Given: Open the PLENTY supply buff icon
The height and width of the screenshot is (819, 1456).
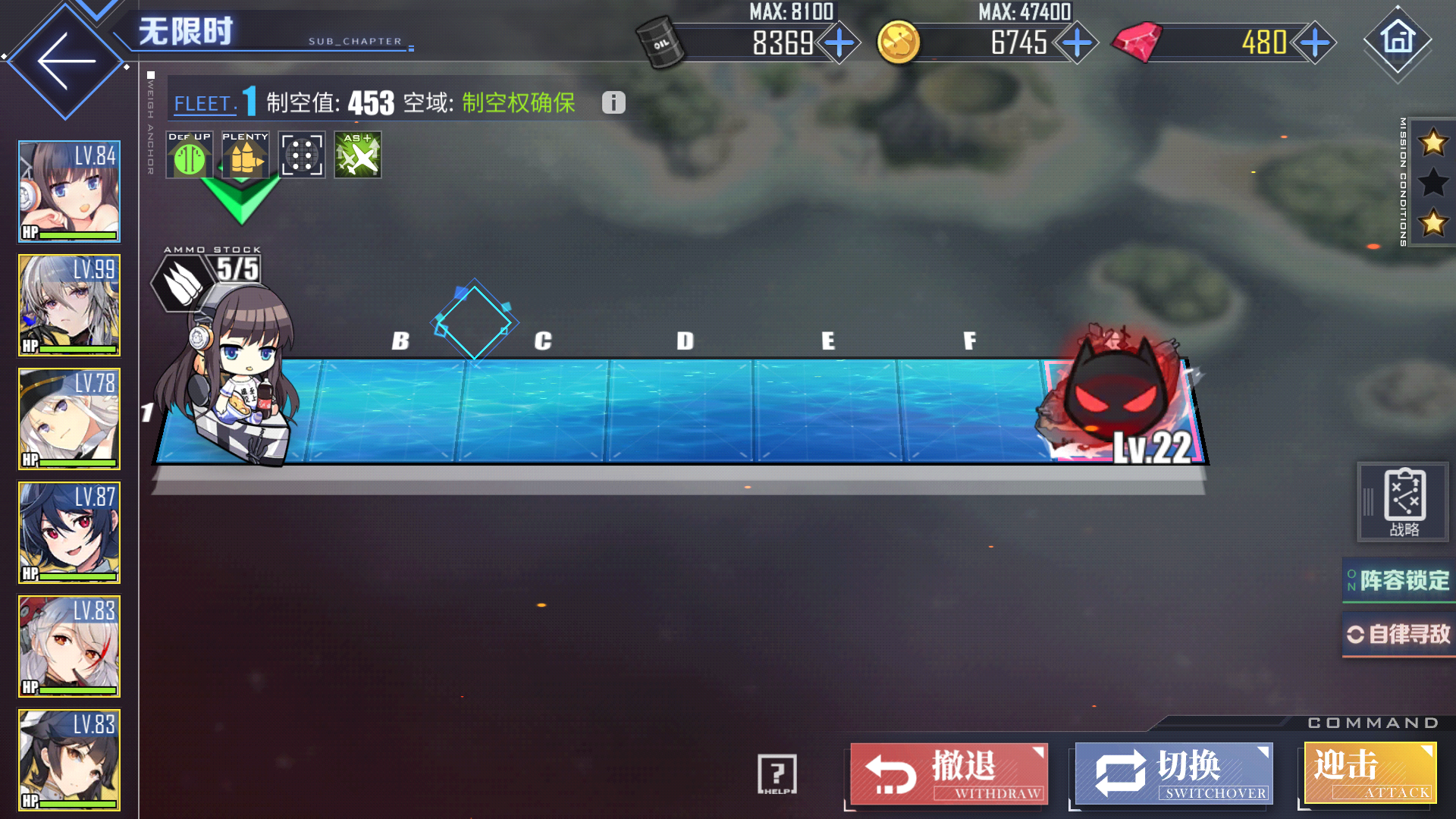Looking at the screenshot, I should pyautogui.click(x=244, y=155).
